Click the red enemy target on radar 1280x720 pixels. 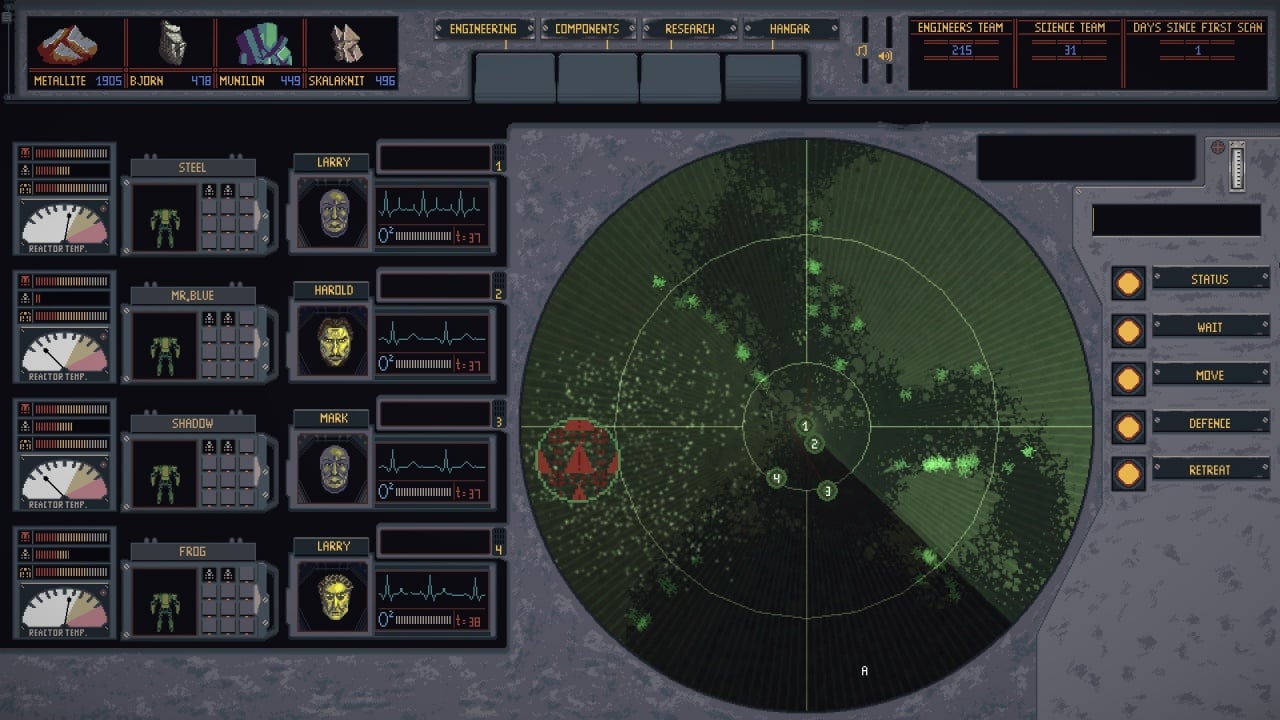578,459
